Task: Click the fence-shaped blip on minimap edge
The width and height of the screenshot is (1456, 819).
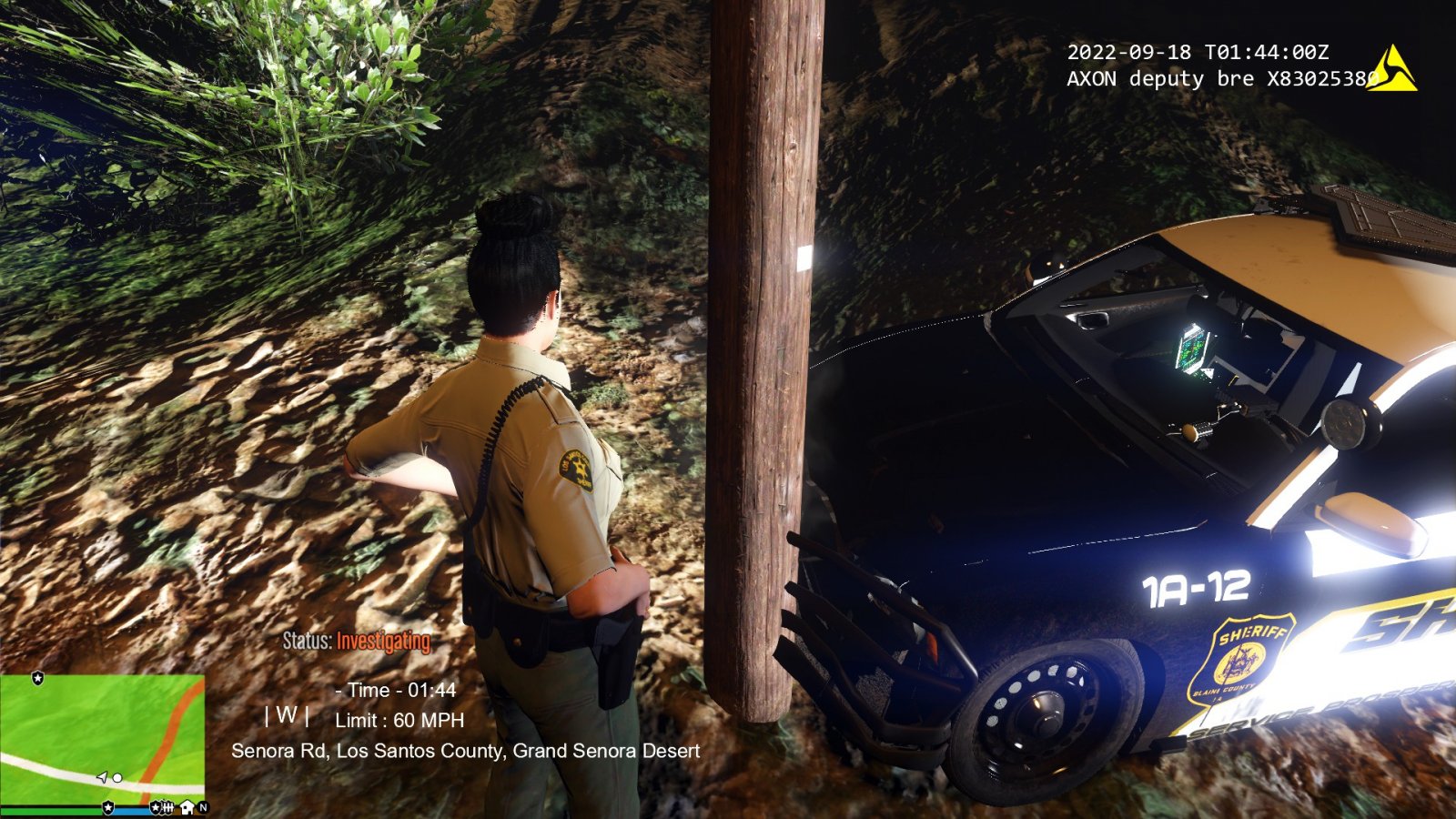Action: (167, 807)
